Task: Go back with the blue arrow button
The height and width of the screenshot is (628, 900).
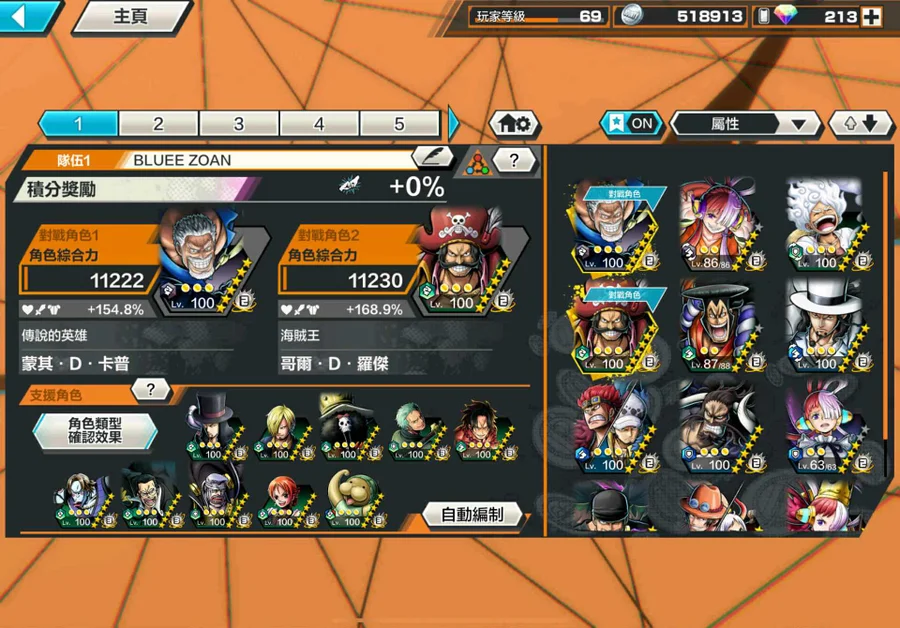Action: click(x=28, y=16)
